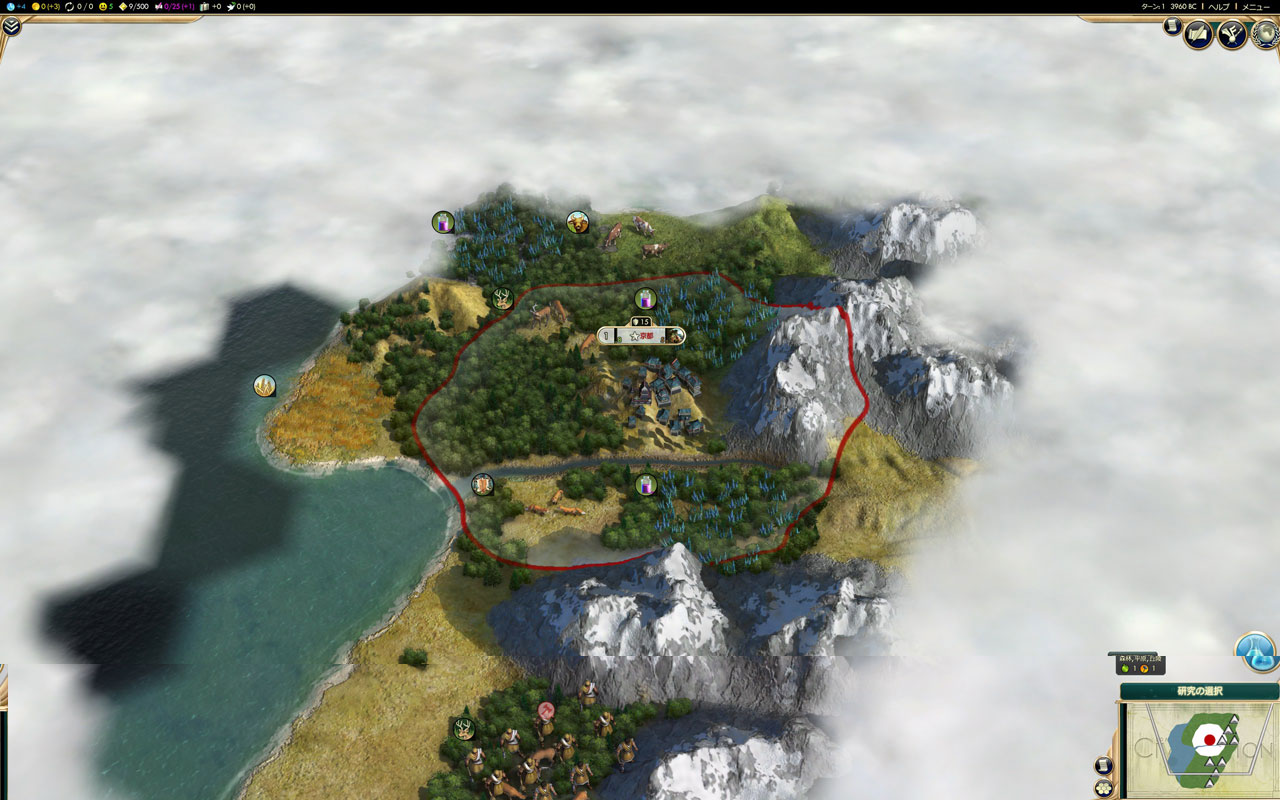Click the smiley happiness icon in top bar

(102, 6)
